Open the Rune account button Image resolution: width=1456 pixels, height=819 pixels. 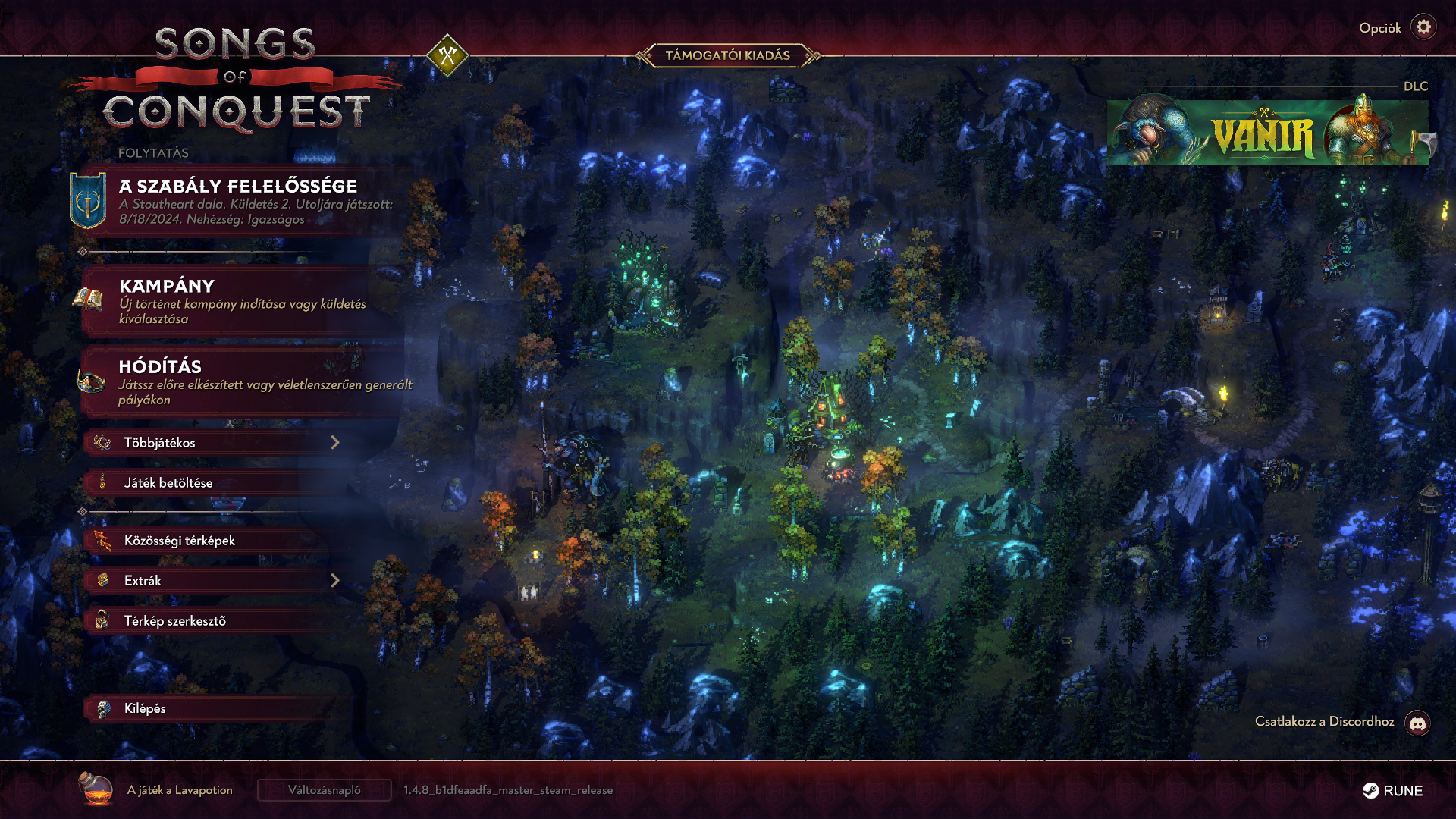point(1393,791)
